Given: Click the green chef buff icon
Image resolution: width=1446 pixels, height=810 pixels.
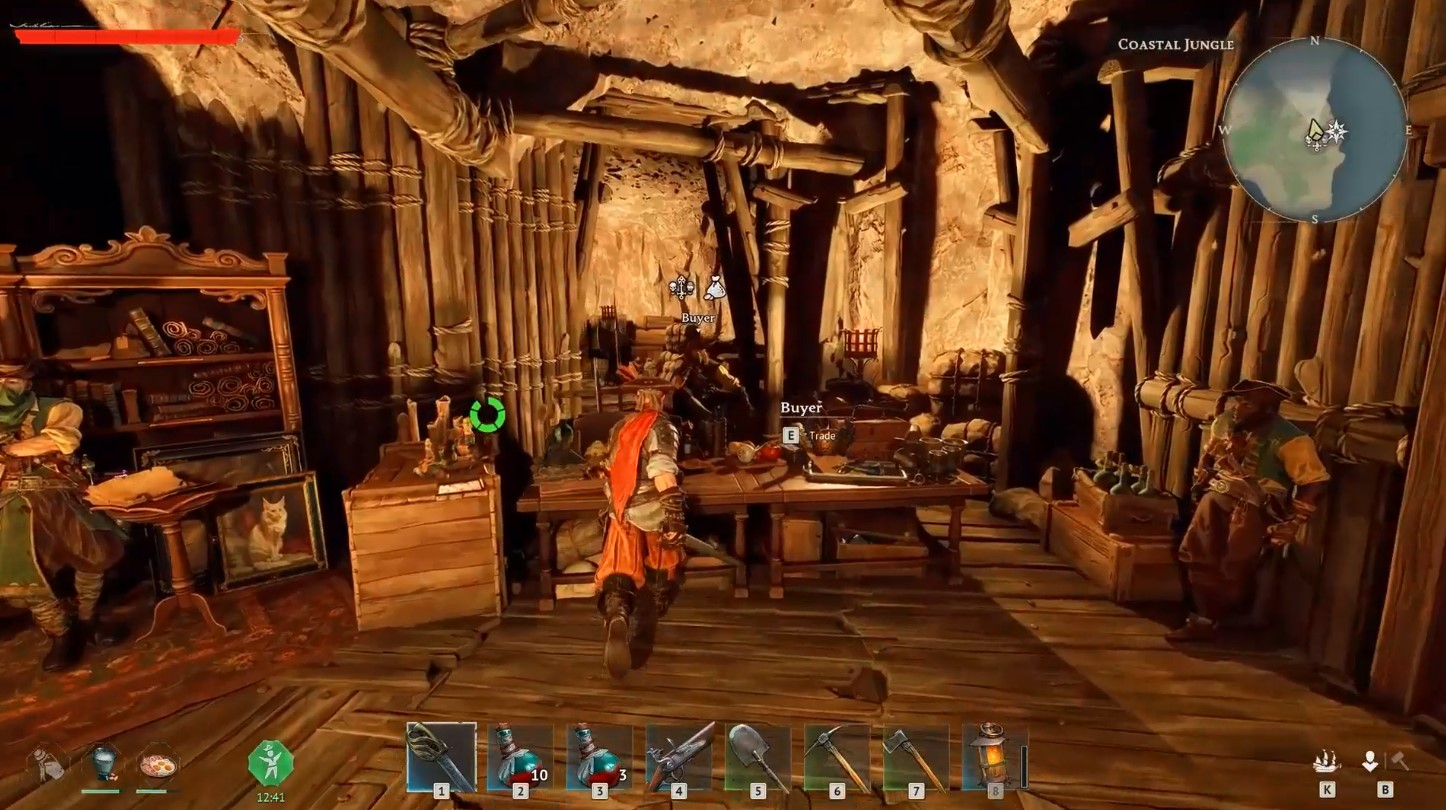Looking at the screenshot, I should click(x=270, y=765).
